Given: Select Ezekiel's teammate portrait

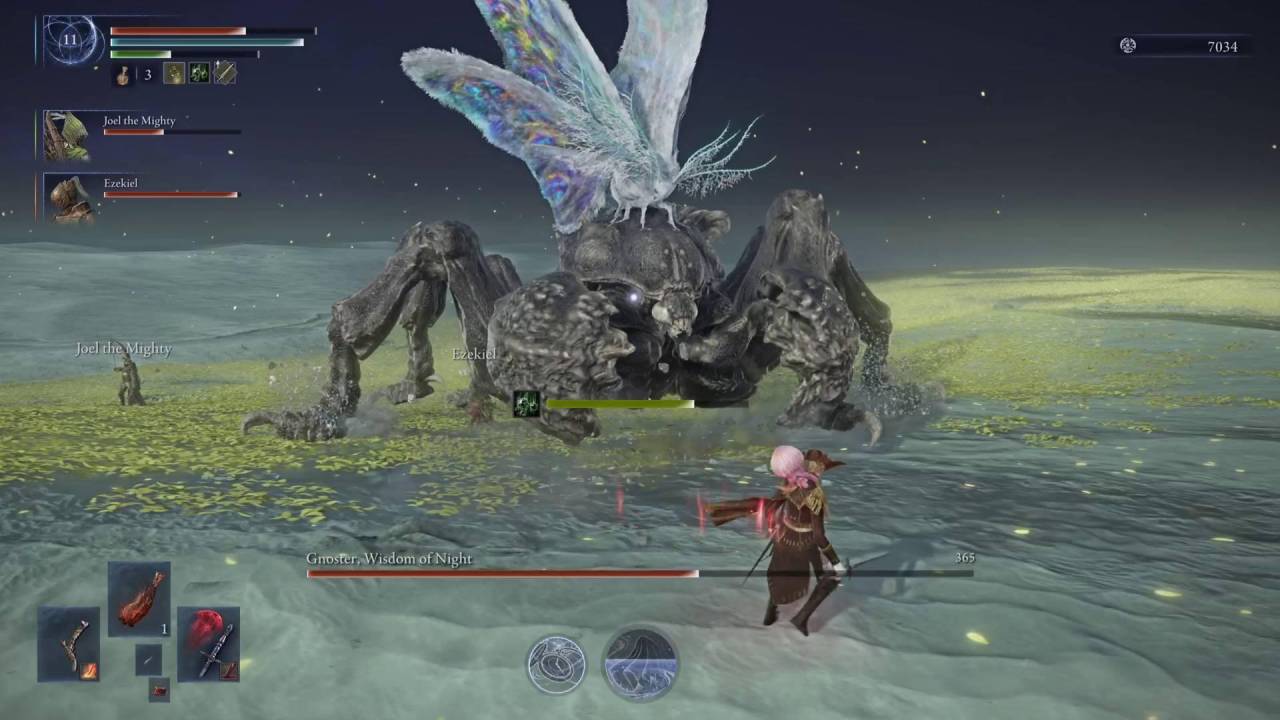Looking at the screenshot, I should coord(70,198).
